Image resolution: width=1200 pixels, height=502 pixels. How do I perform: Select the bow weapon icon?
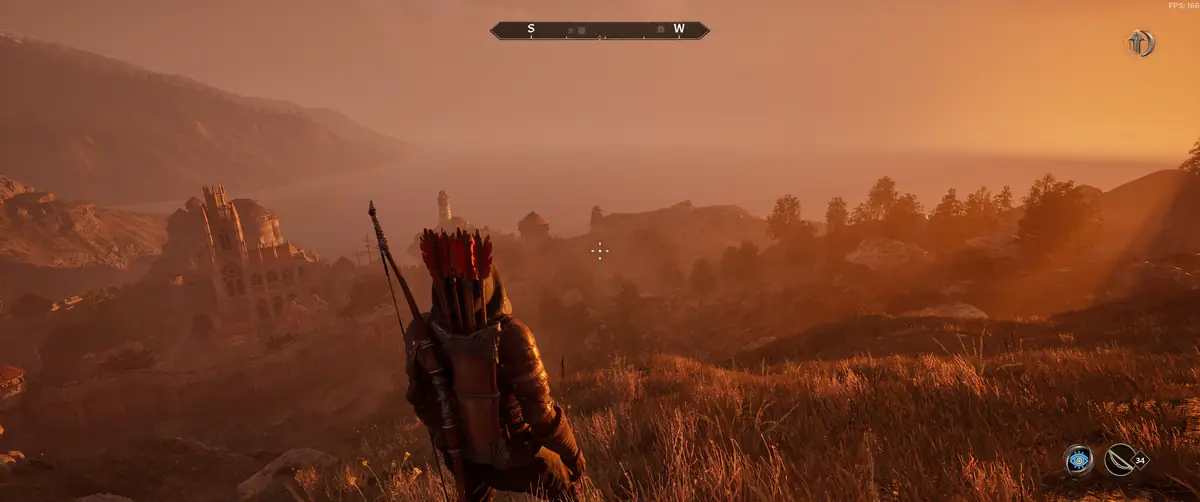(x=1120, y=459)
